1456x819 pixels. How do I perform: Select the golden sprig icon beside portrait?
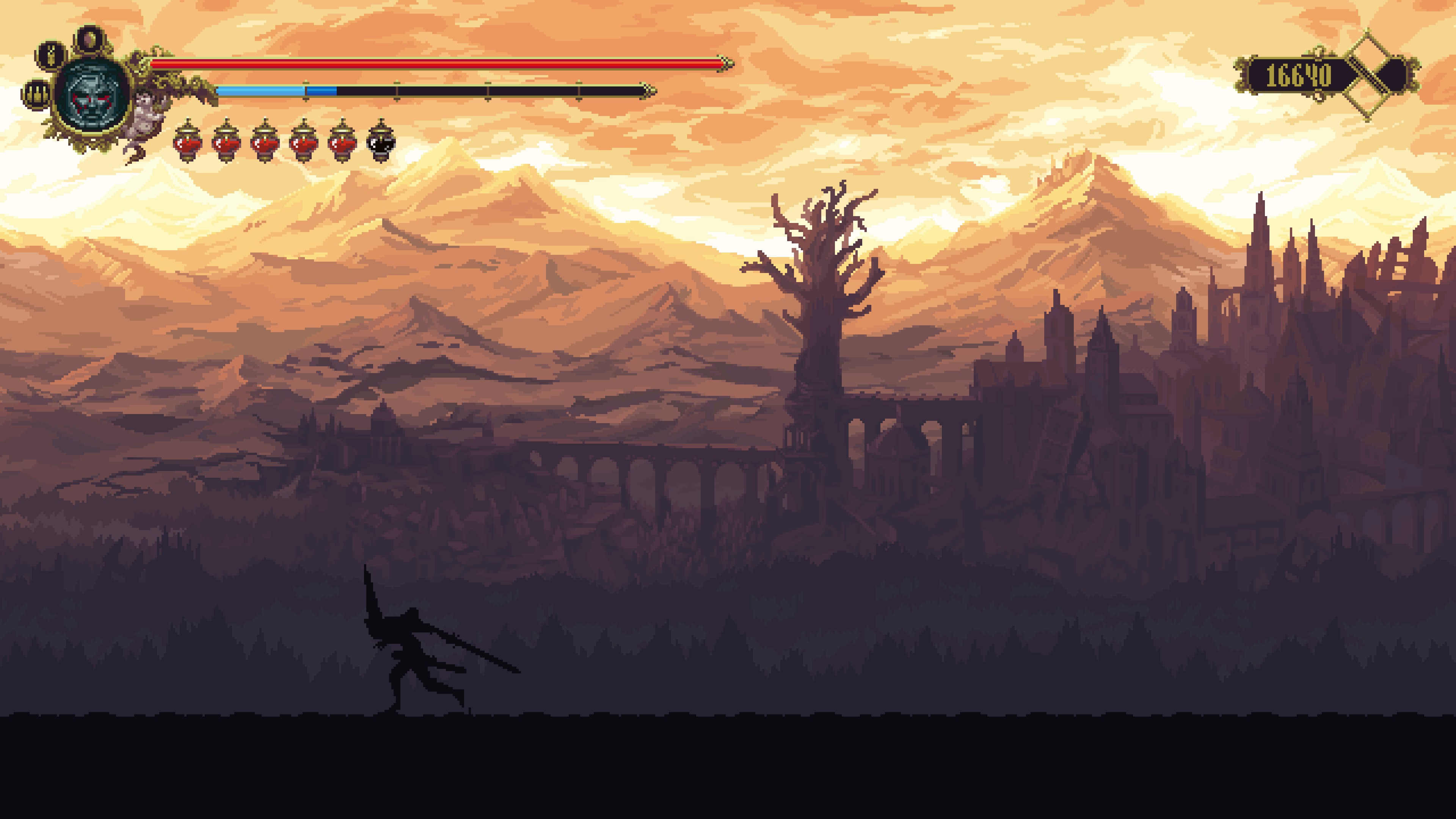pyautogui.click(x=51, y=55)
